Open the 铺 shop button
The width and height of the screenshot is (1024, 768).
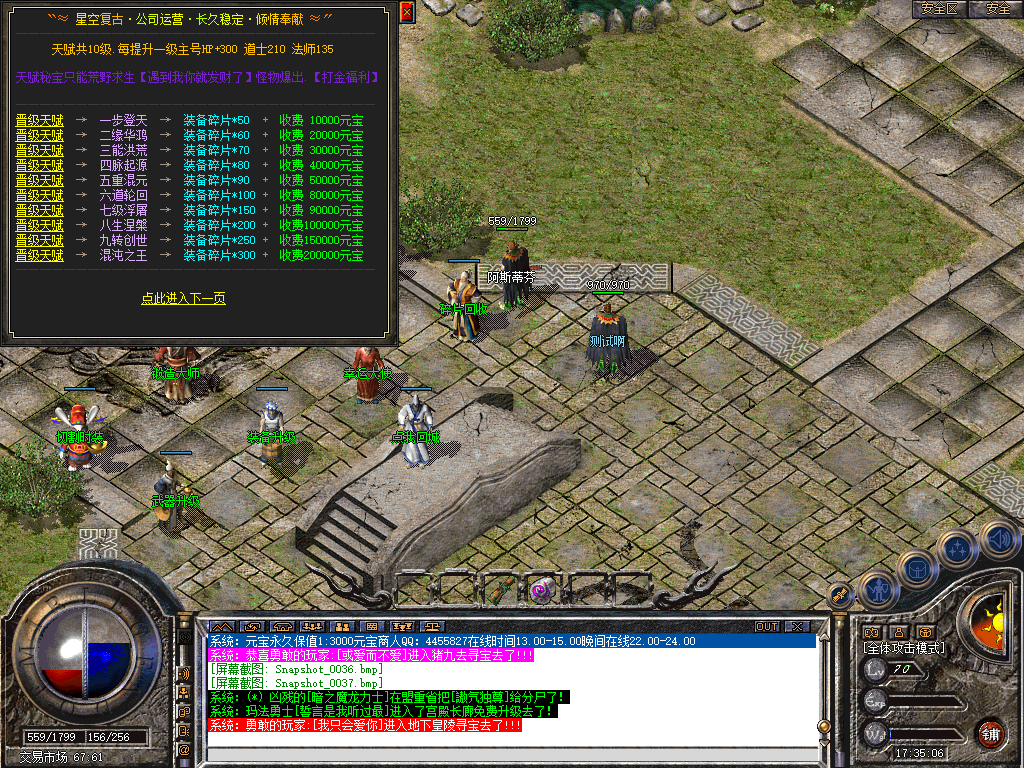click(990, 734)
